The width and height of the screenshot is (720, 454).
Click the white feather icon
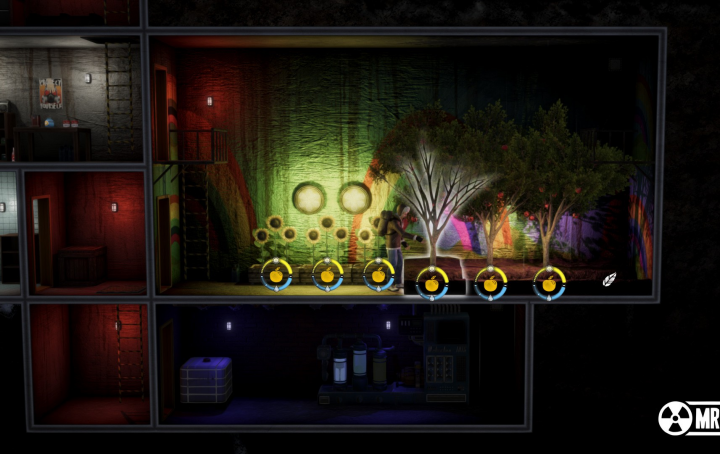608,281
